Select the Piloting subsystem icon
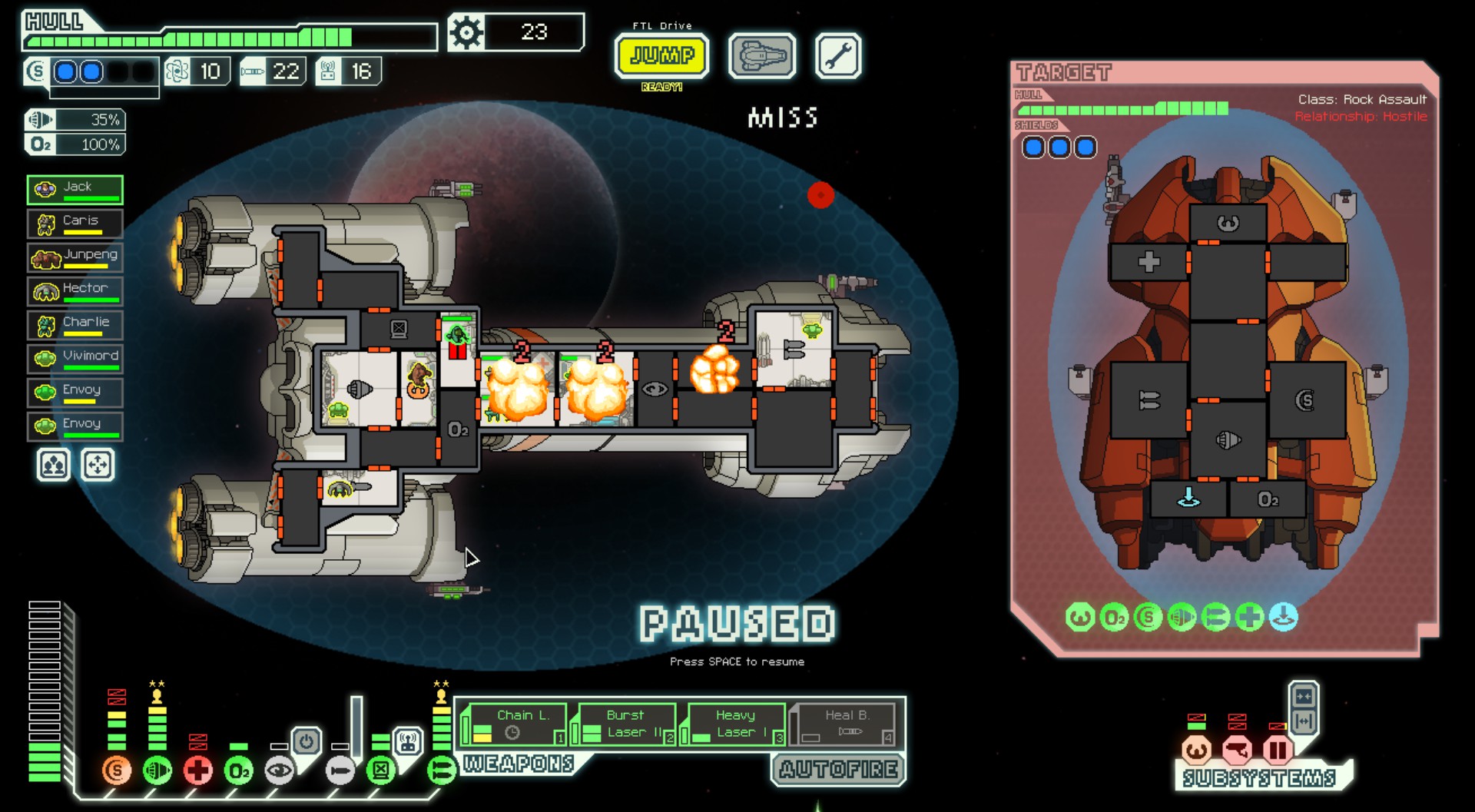 coord(1197,750)
